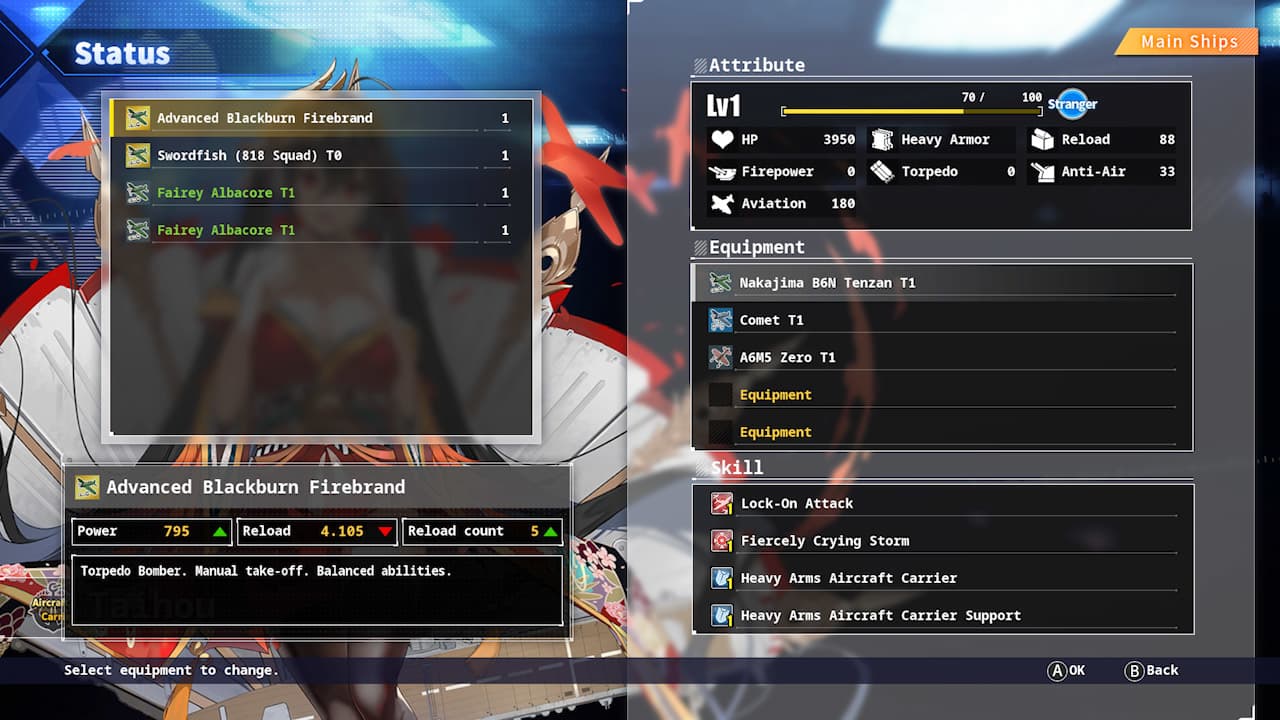Image resolution: width=1280 pixels, height=720 pixels.
Task: Select the Heavy Arms Aircraft Carrier skill icon
Action: (x=721, y=578)
